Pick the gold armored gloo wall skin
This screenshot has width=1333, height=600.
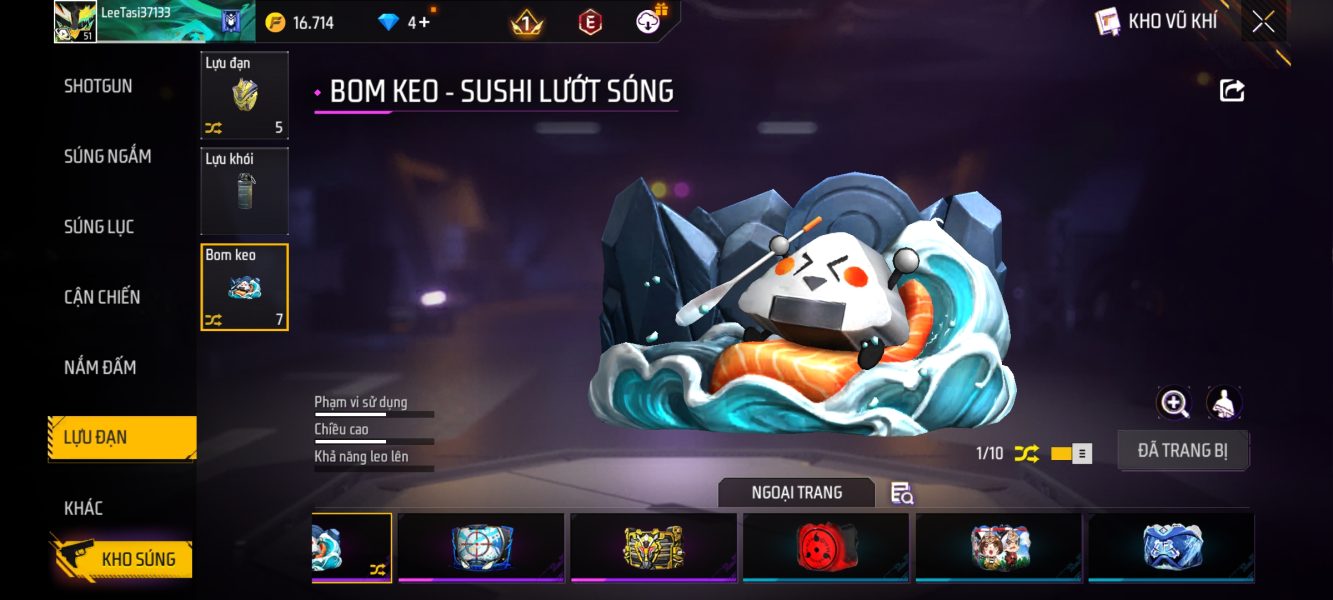(x=653, y=547)
